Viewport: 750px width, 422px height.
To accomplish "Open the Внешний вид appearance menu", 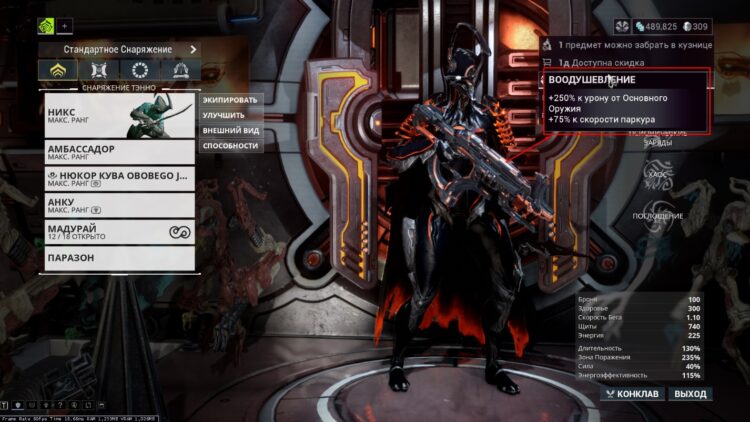I will [230, 130].
